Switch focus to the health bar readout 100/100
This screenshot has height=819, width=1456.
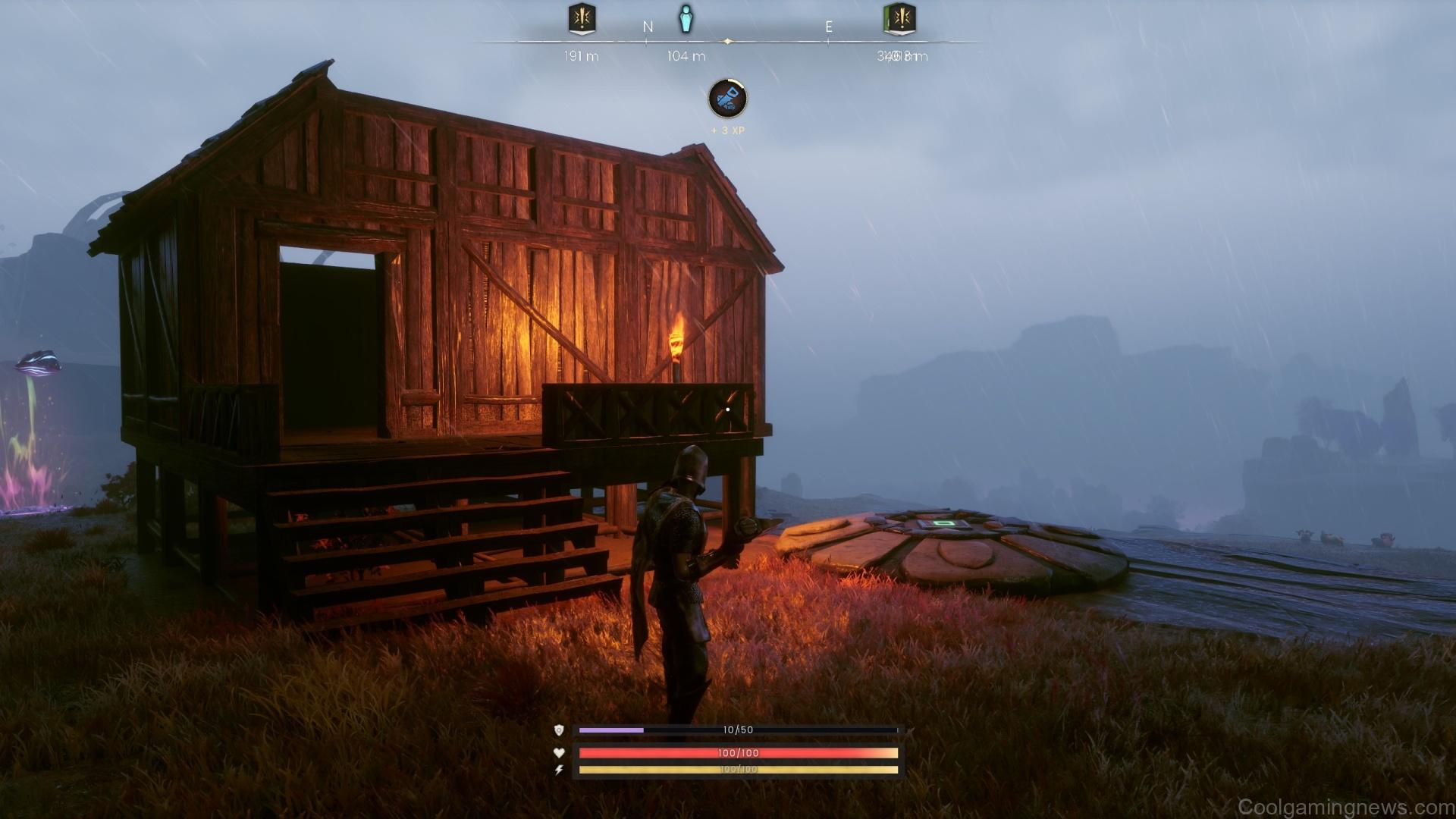pyautogui.click(x=738, y=754)
